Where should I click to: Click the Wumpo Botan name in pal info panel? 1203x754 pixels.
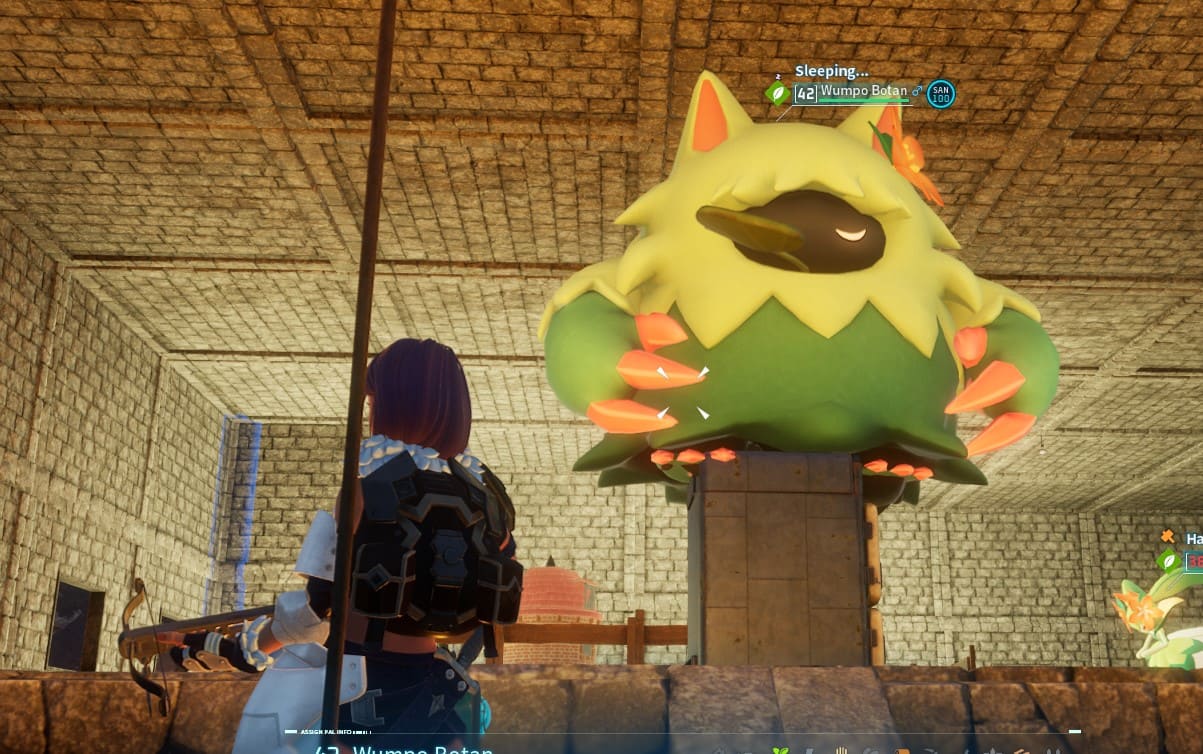coord(420,749)
